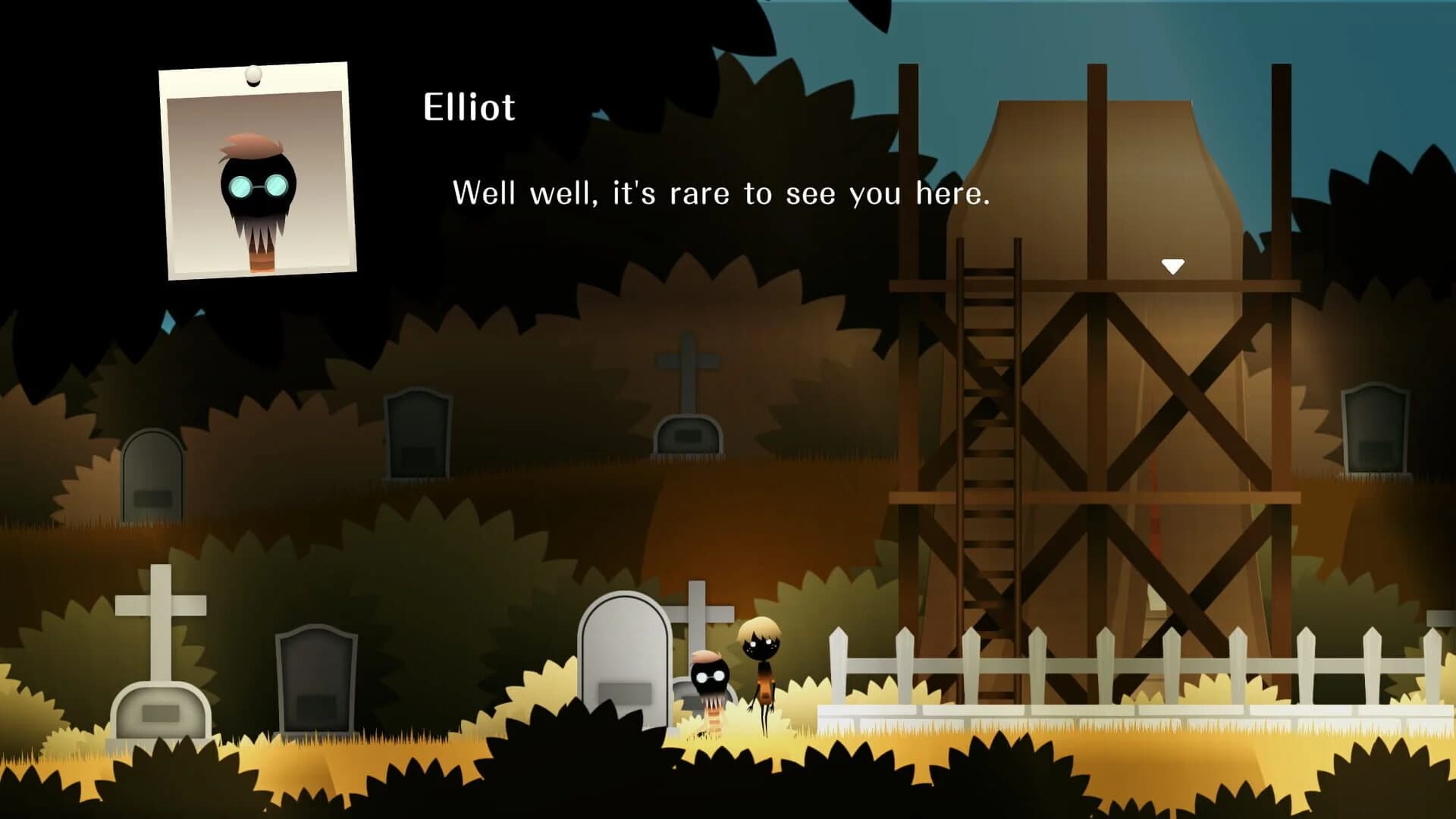Viewport: 1456px width, 819px height.
Task: Click the dialogue text about seeing you here
Action: coord(720,193)
